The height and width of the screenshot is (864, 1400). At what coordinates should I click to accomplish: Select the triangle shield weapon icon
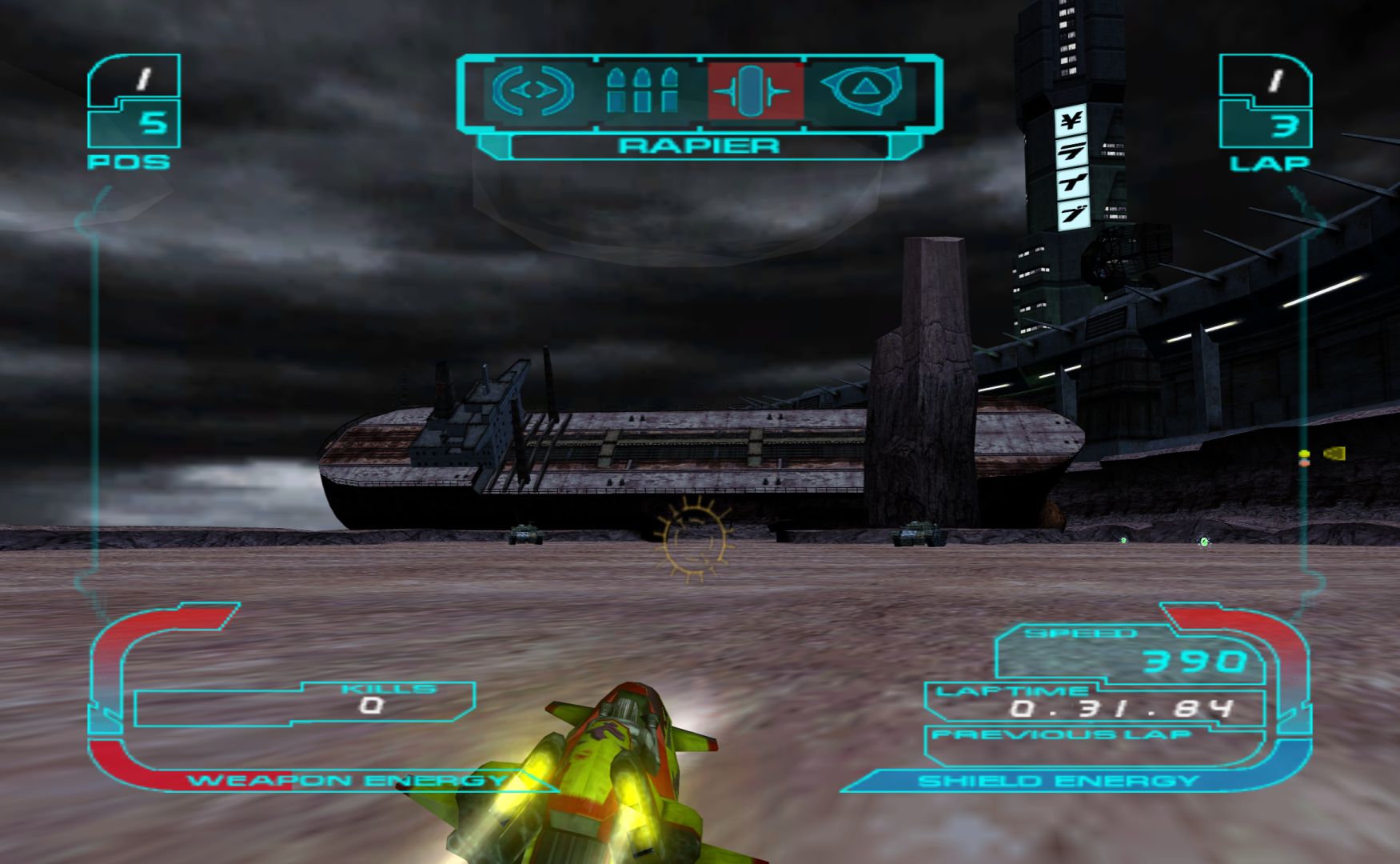(862, 90)
